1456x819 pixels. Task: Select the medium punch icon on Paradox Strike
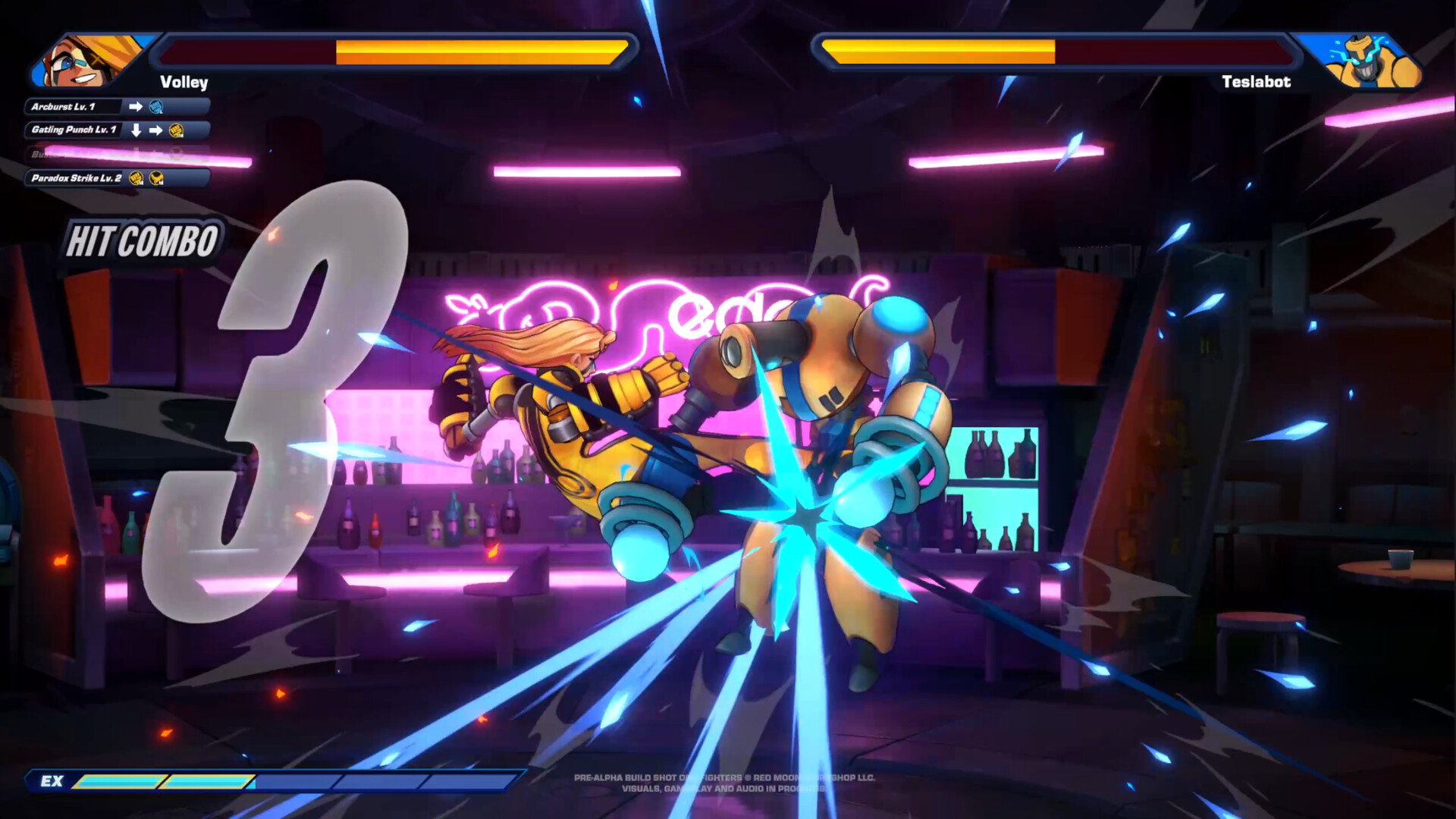(136, 178)
